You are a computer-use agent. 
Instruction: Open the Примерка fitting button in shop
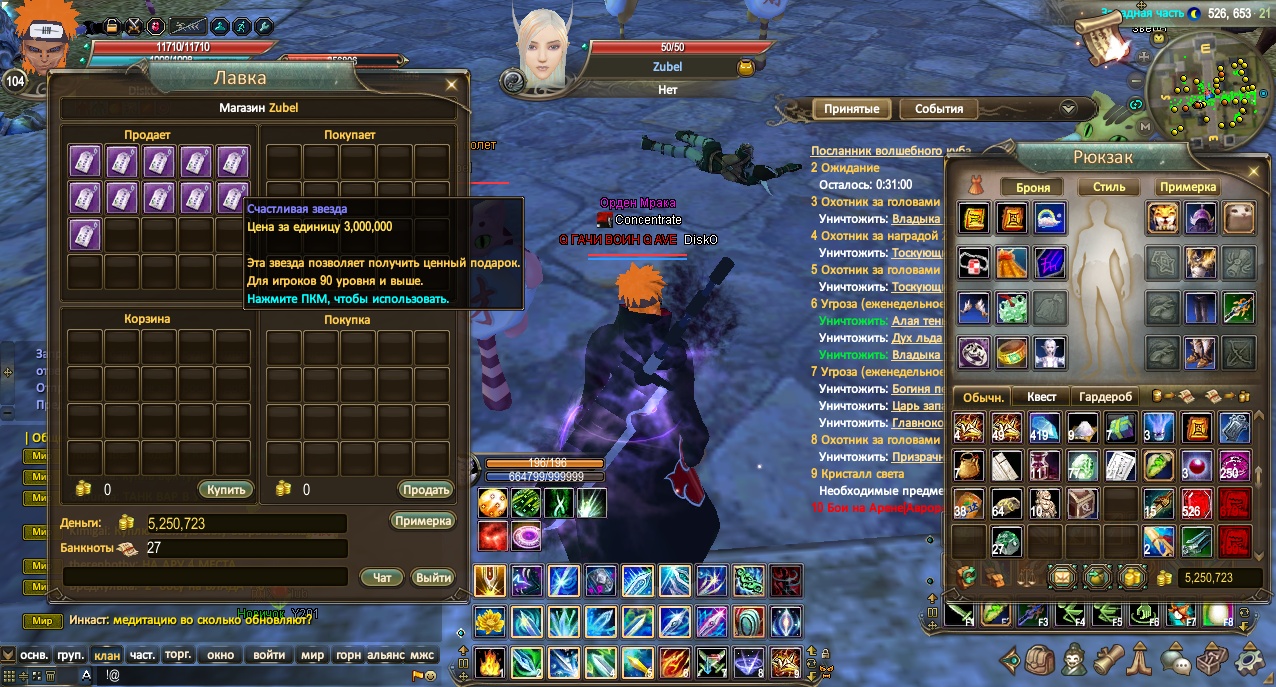click(x=423, y=521)
